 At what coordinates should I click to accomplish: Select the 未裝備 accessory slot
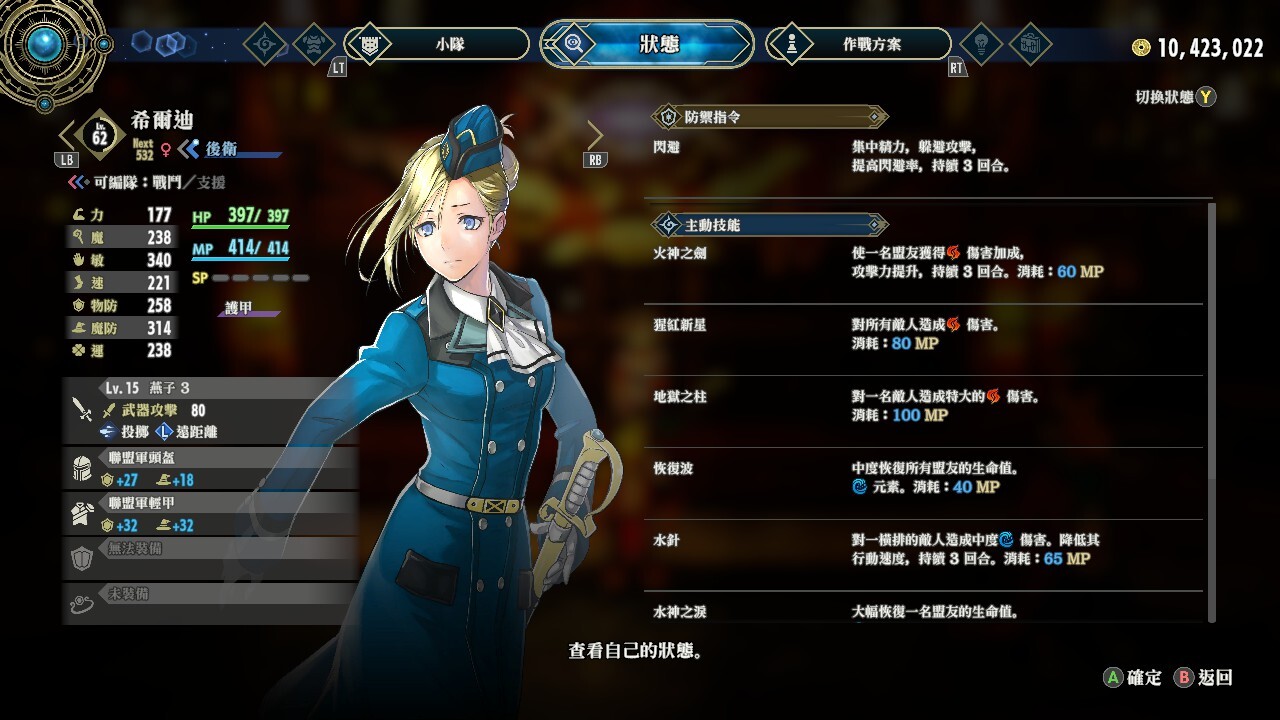(210, 603)
